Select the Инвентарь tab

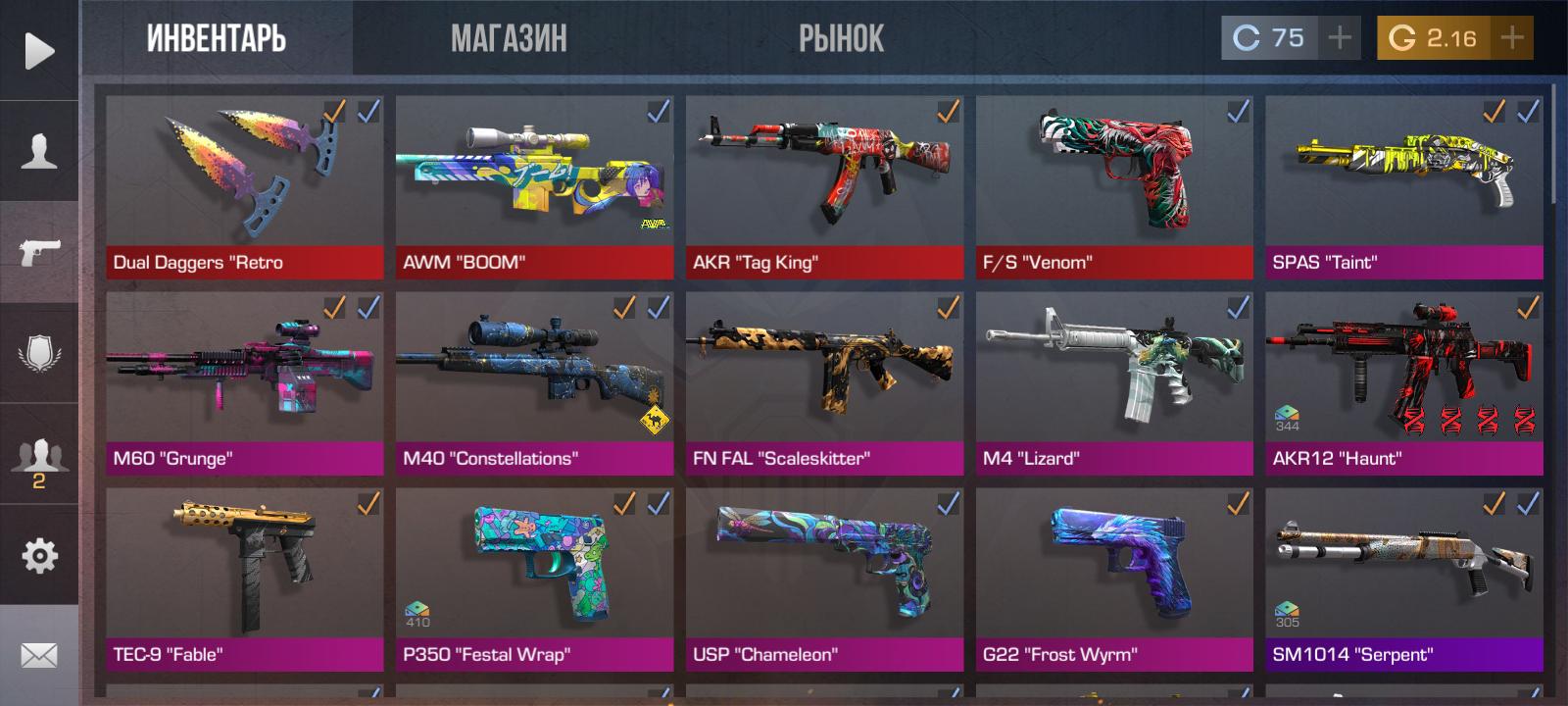click(217, 39)
